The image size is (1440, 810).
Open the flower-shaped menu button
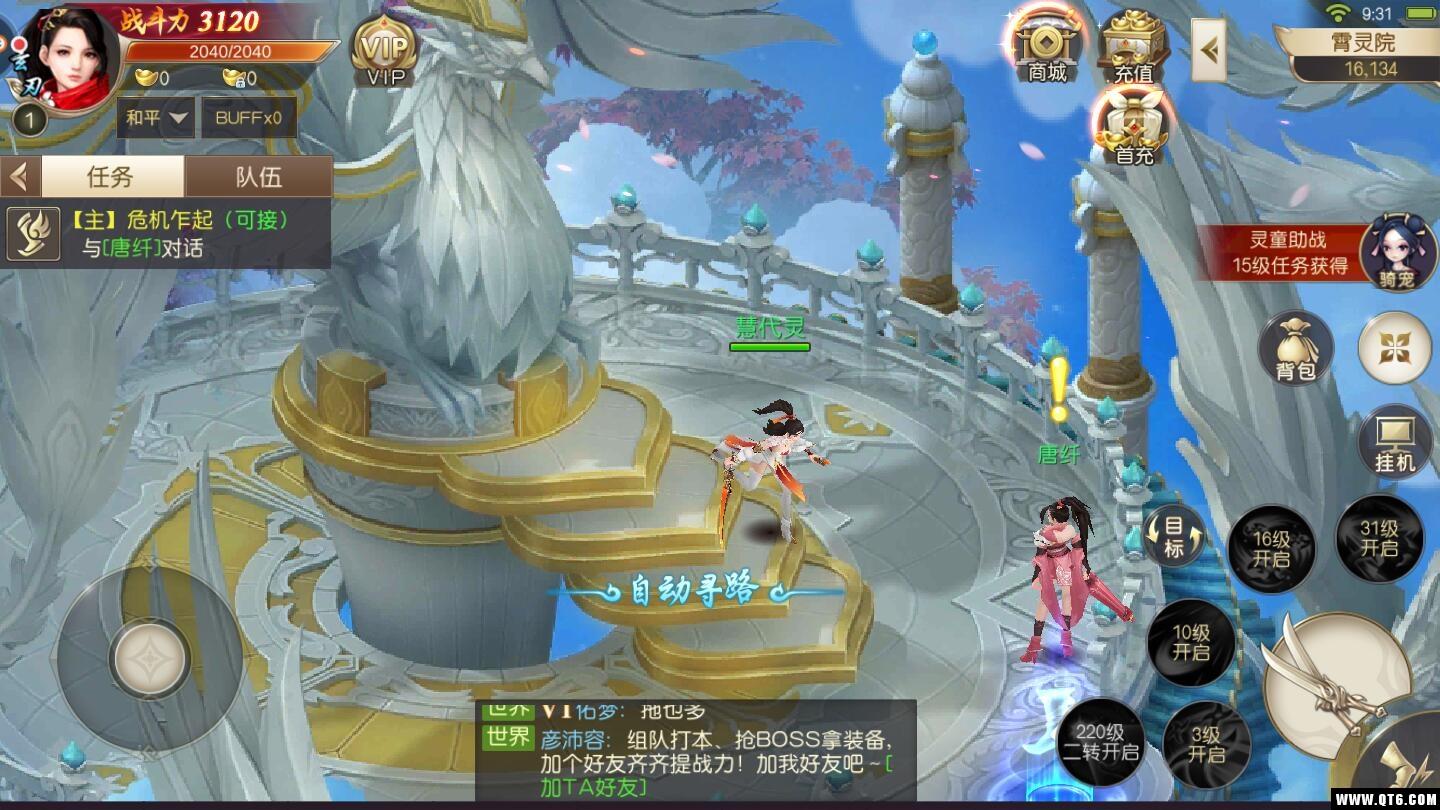pos(1394,347)
